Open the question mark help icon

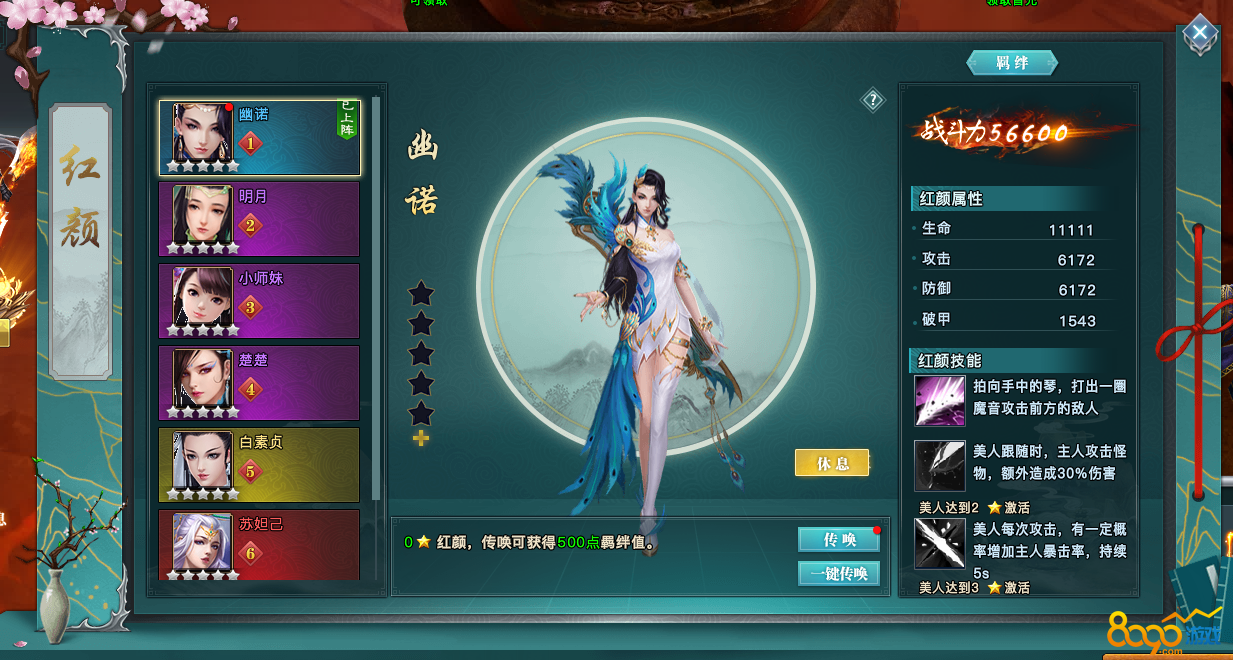[x=873, y=99]
